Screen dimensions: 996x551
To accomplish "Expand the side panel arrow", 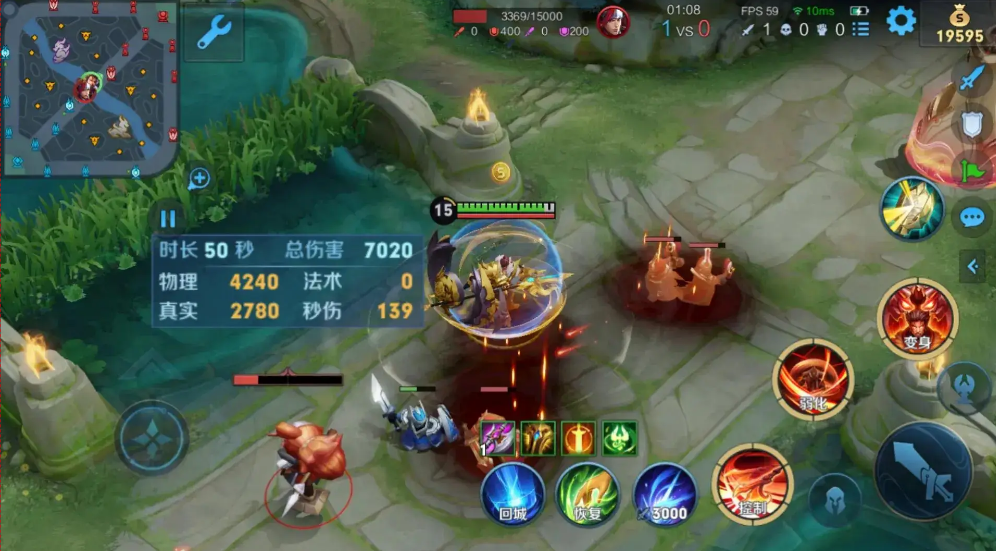I will tap(972, 265).
